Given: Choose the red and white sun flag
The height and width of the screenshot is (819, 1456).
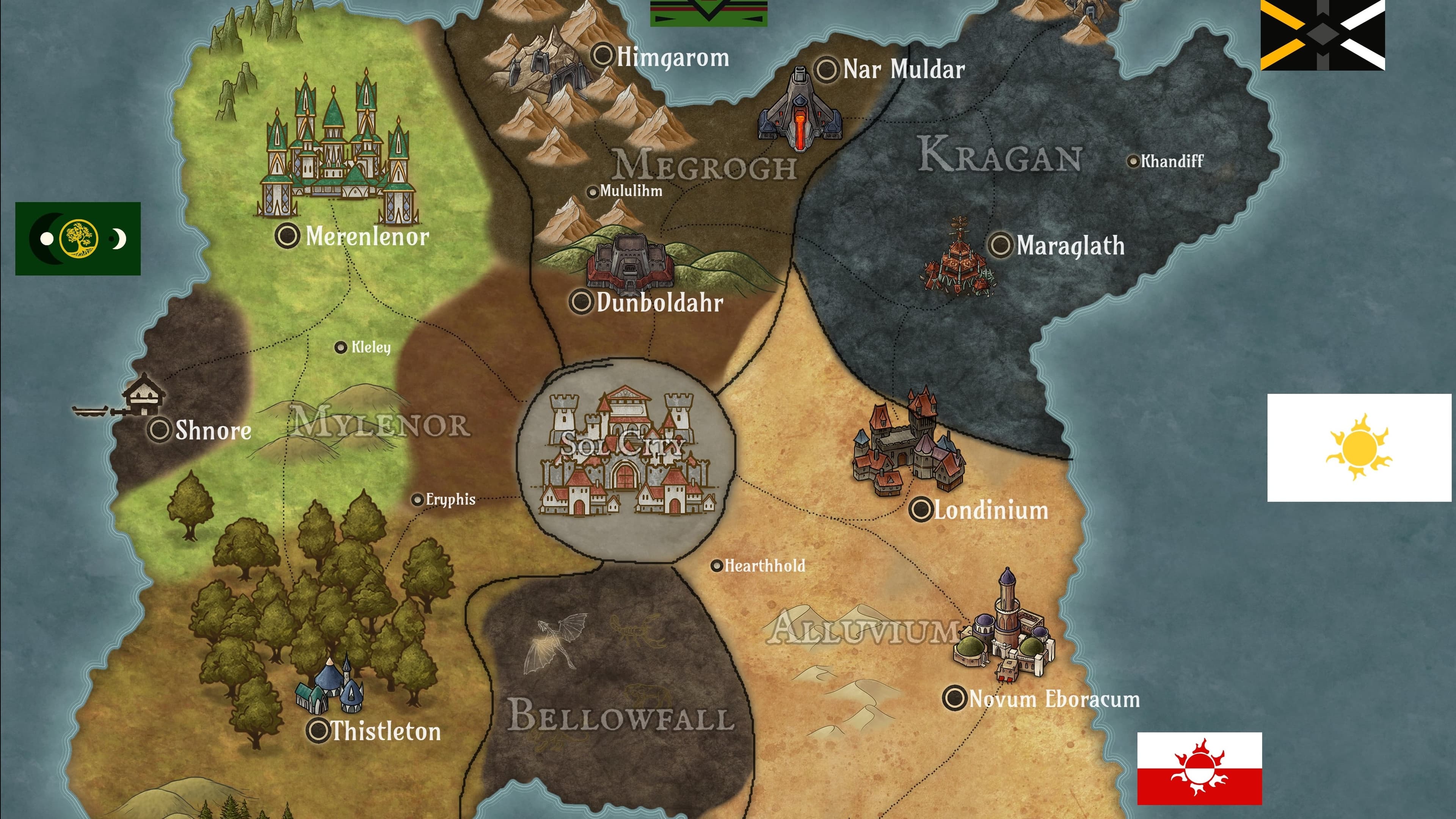Looking at the screenshot, I should tap(1199, 768).
